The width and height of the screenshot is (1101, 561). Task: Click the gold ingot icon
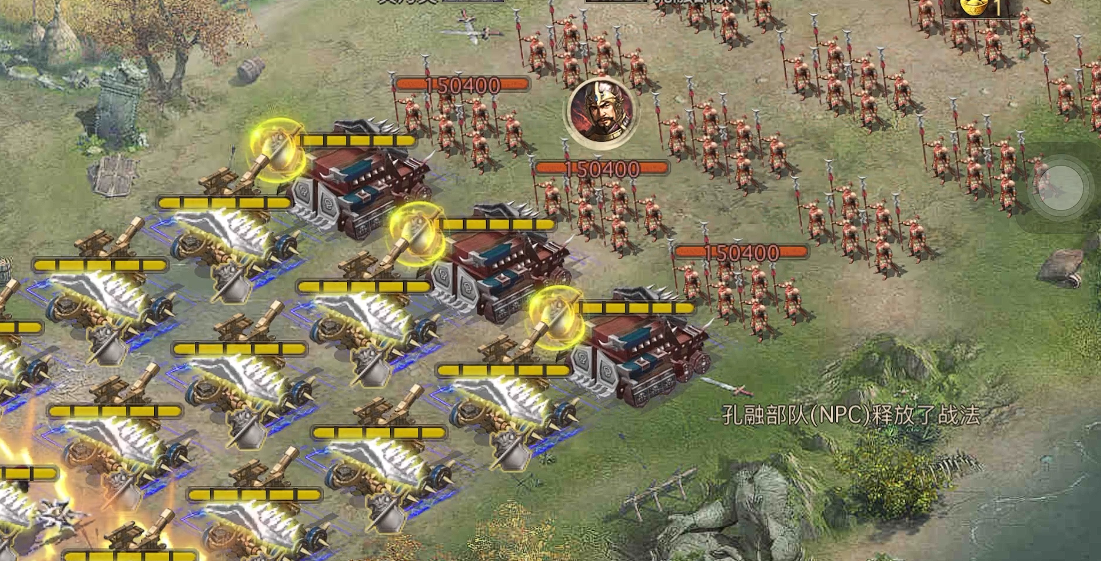[x=976, y=7]
